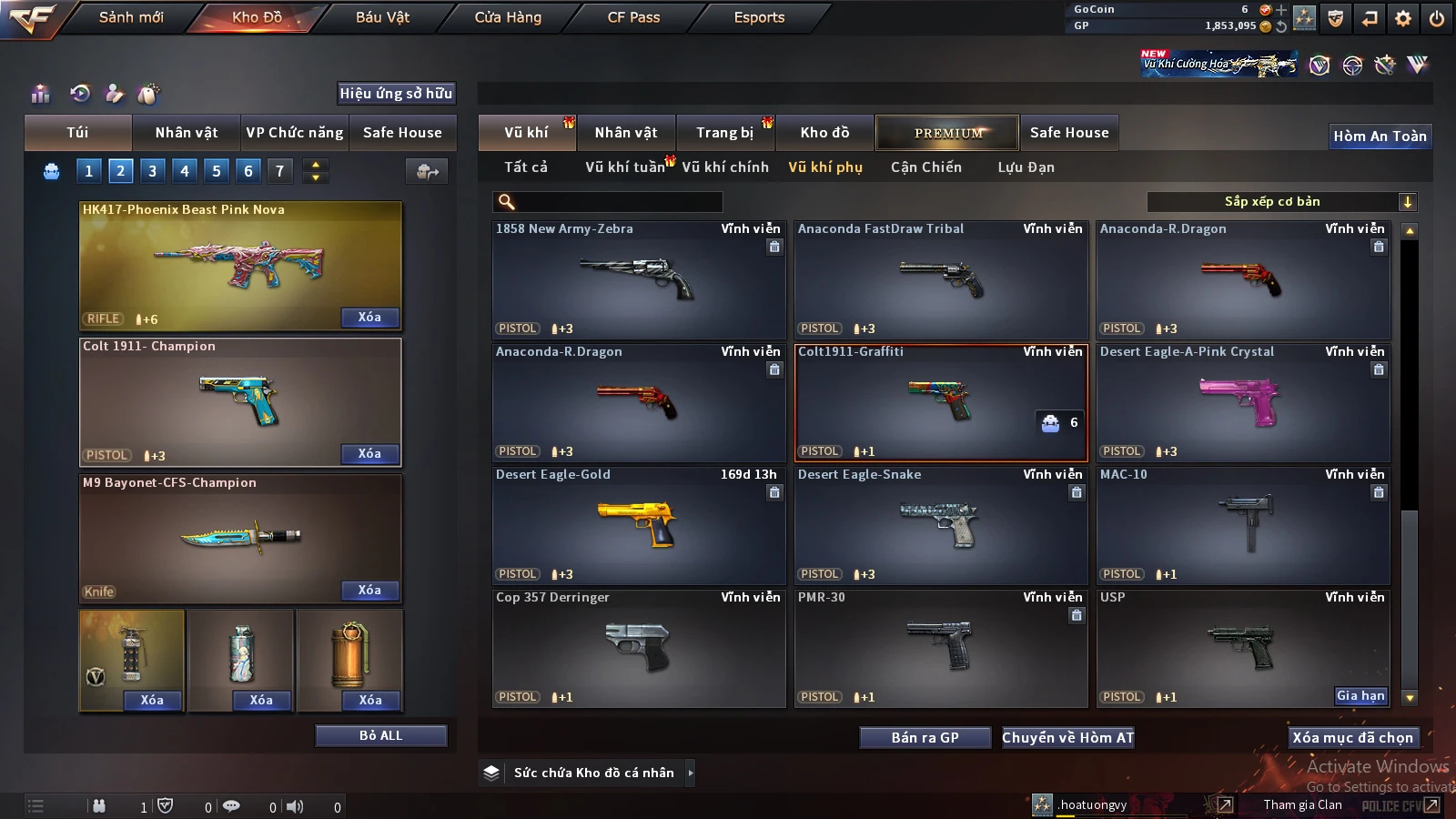The width and height of the screenshot is (1456, 819).
Task: Select bag number 3
Action: (x=152, y=170)
